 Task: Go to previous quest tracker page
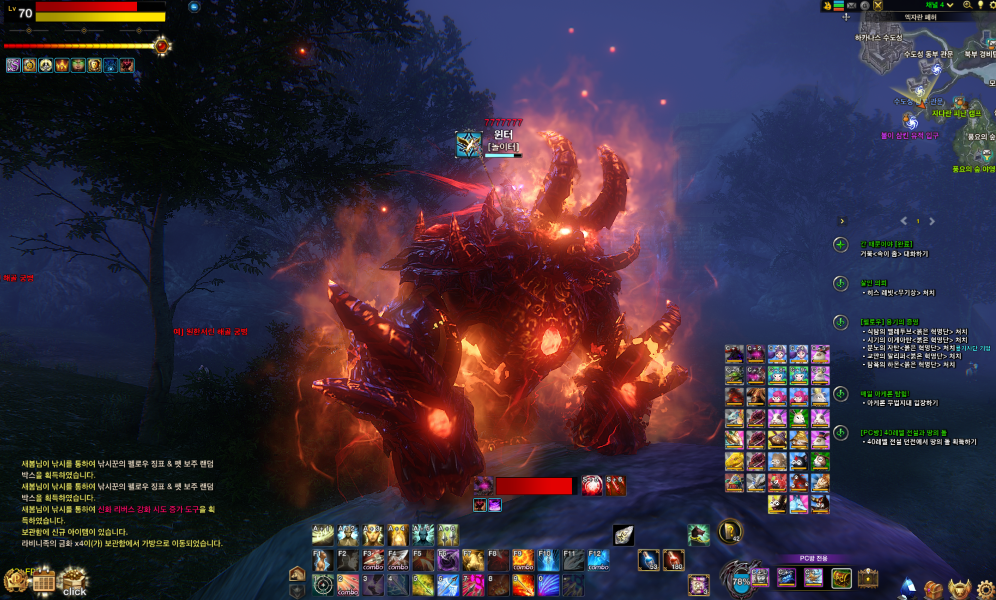click(903, 221)
